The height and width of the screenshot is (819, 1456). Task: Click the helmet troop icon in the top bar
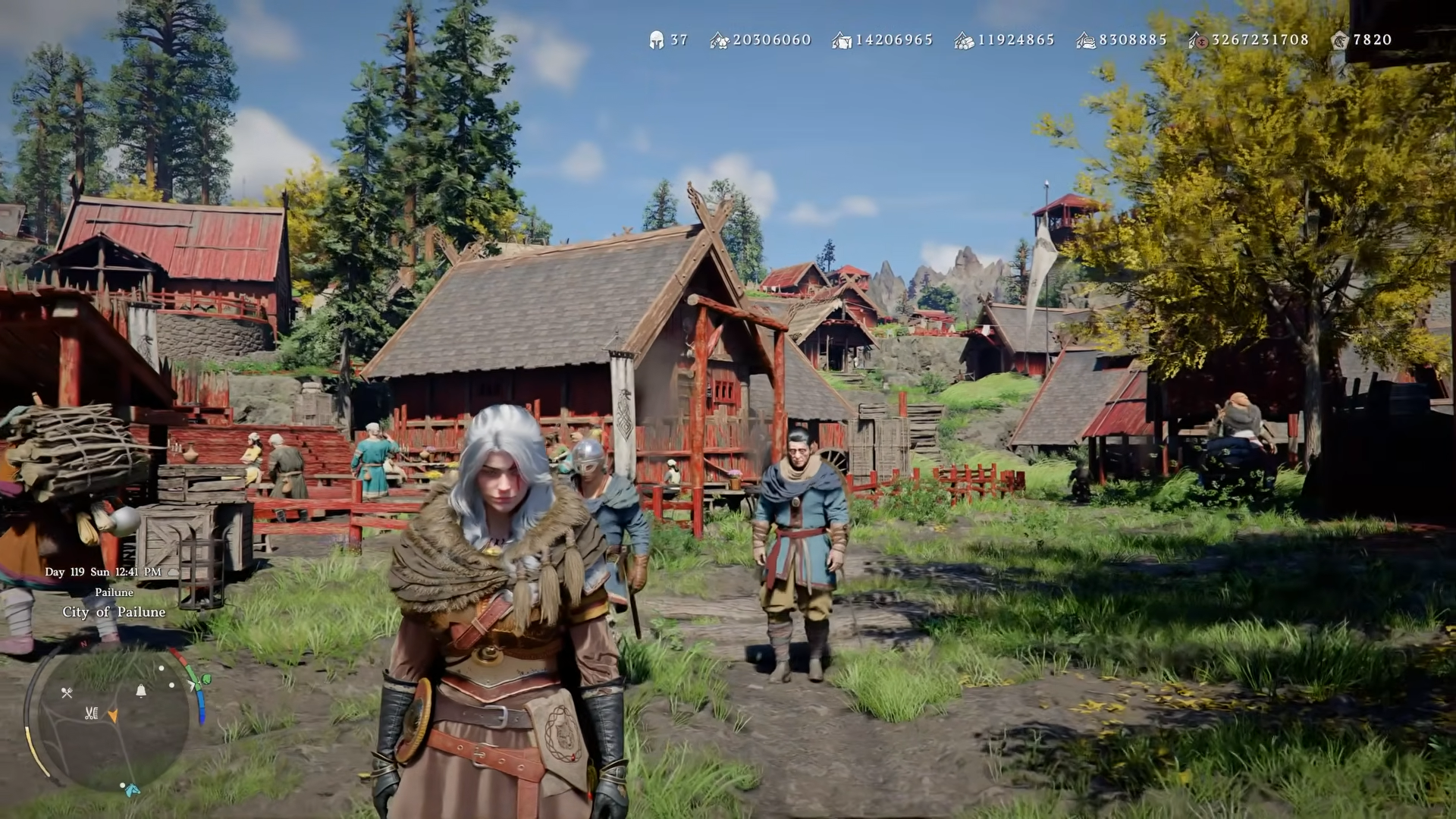point(656,40)
